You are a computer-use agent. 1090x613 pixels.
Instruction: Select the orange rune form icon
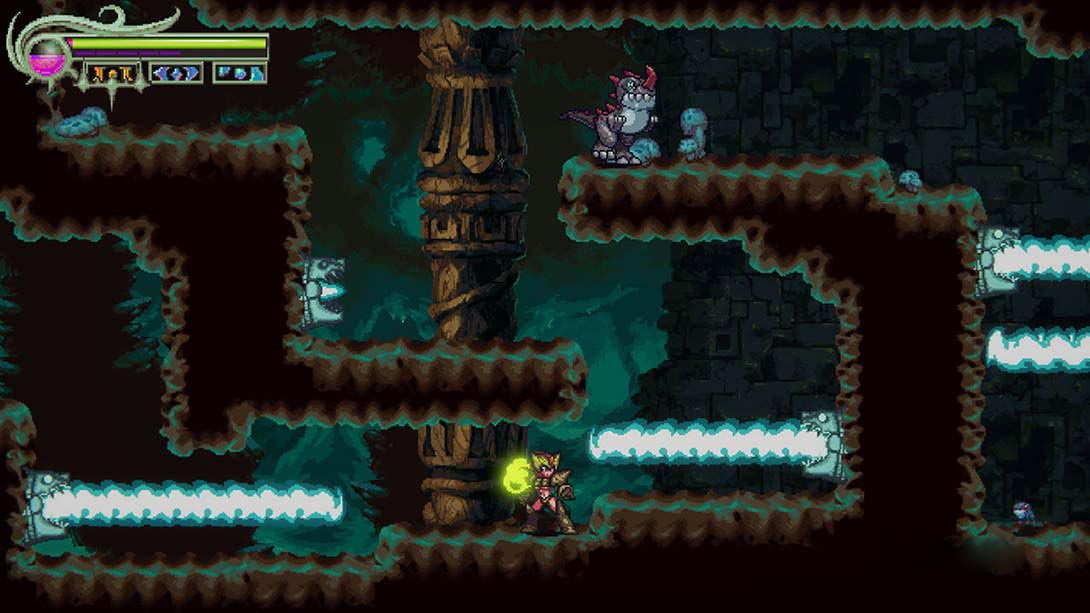[x=111, y=73]
